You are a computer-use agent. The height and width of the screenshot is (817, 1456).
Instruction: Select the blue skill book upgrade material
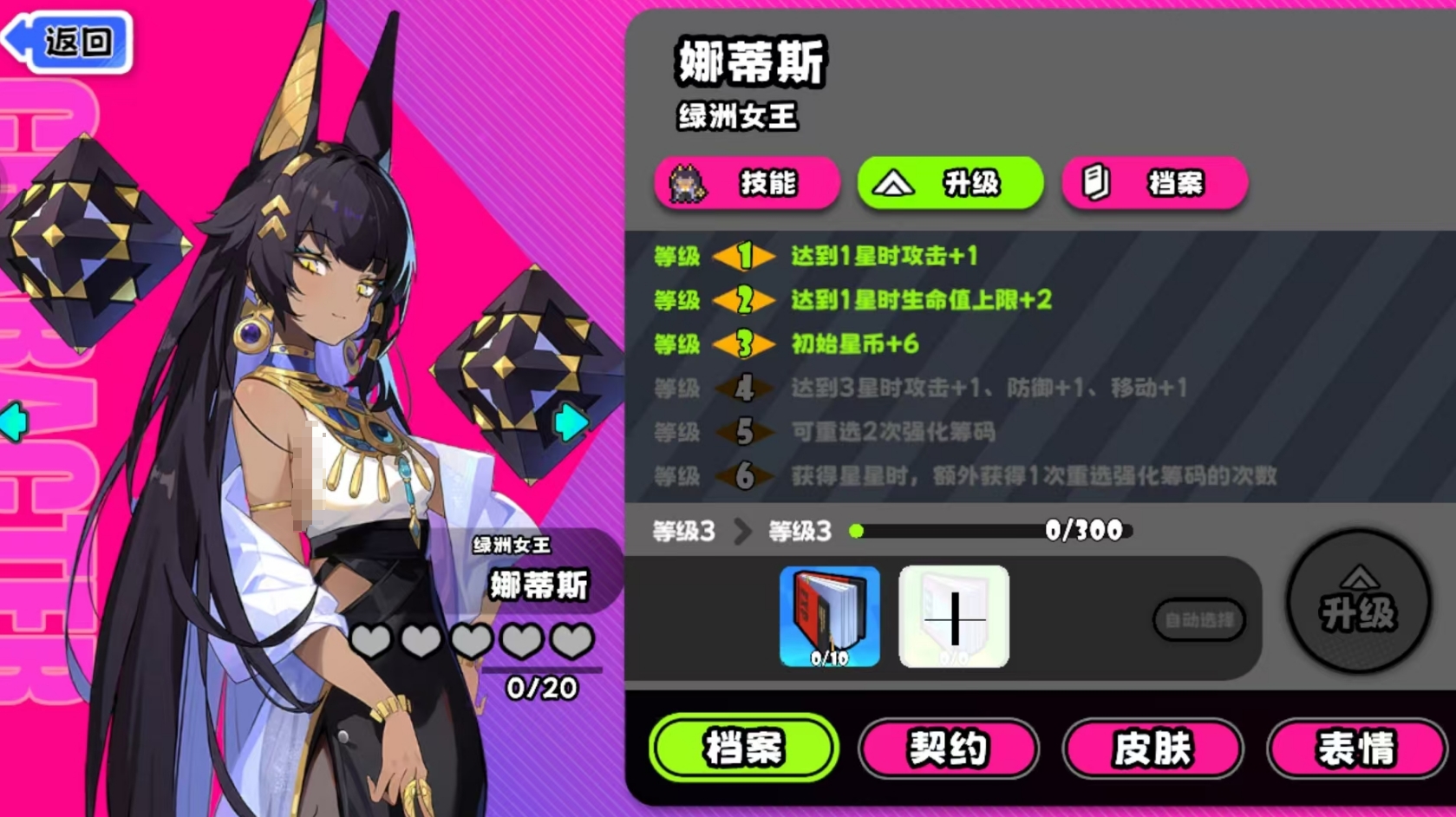pyautogui.click(x=829, y=616)
